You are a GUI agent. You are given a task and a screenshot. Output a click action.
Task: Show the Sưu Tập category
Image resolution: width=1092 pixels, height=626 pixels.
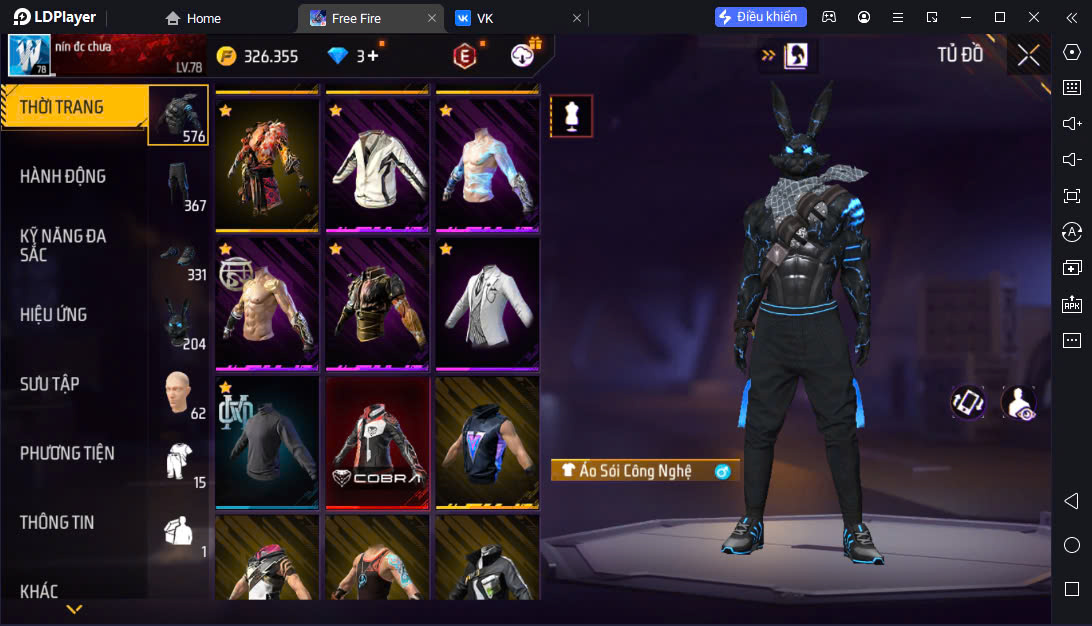[50, 384]
